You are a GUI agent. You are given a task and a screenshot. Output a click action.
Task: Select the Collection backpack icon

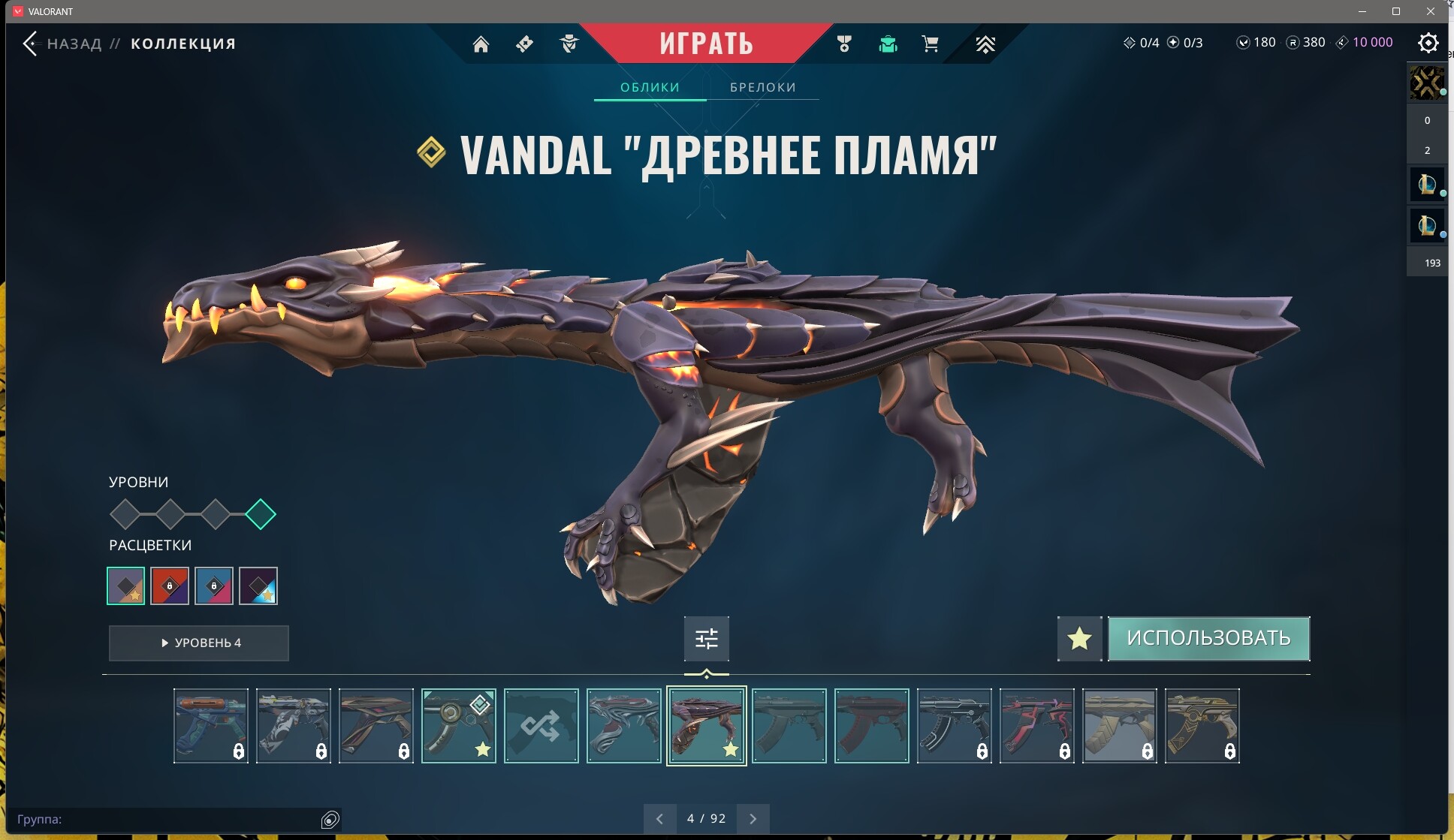coord(889,45)
